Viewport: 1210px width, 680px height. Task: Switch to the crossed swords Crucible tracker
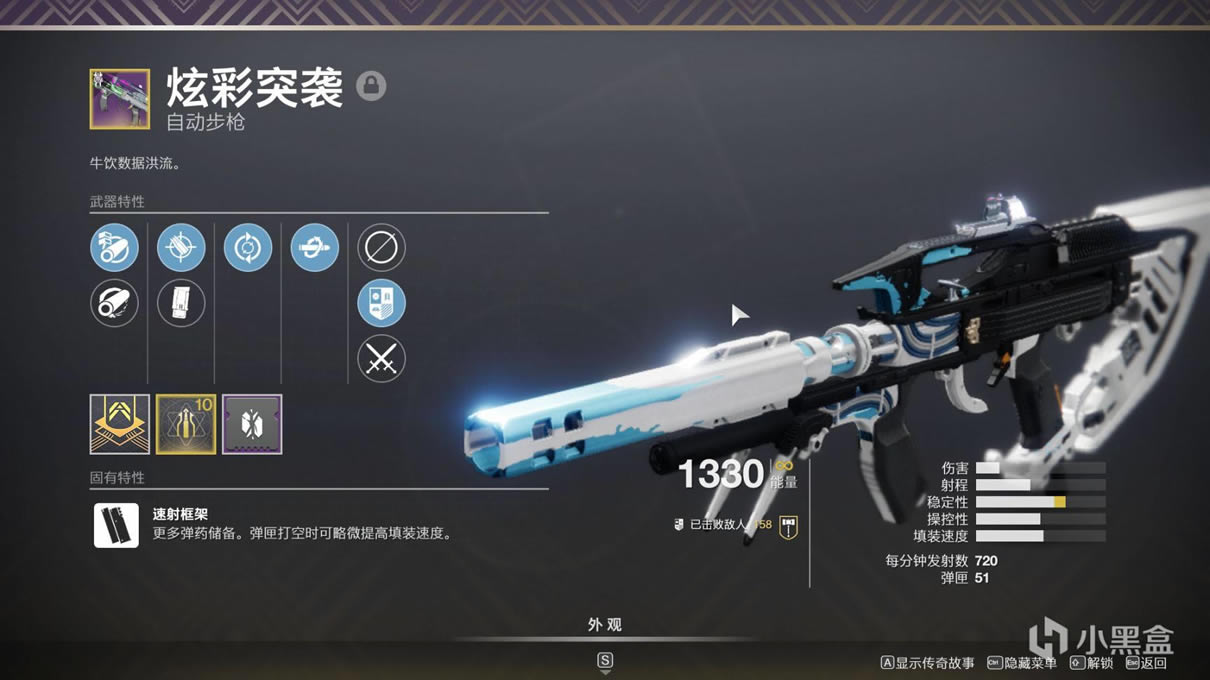[381, 358]
